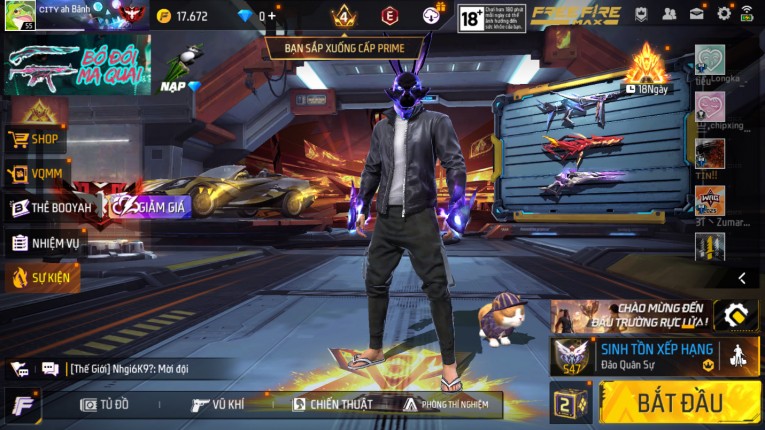Open the mail envelope icon
The height and width of the screenshot is (430, 765).
697,14
